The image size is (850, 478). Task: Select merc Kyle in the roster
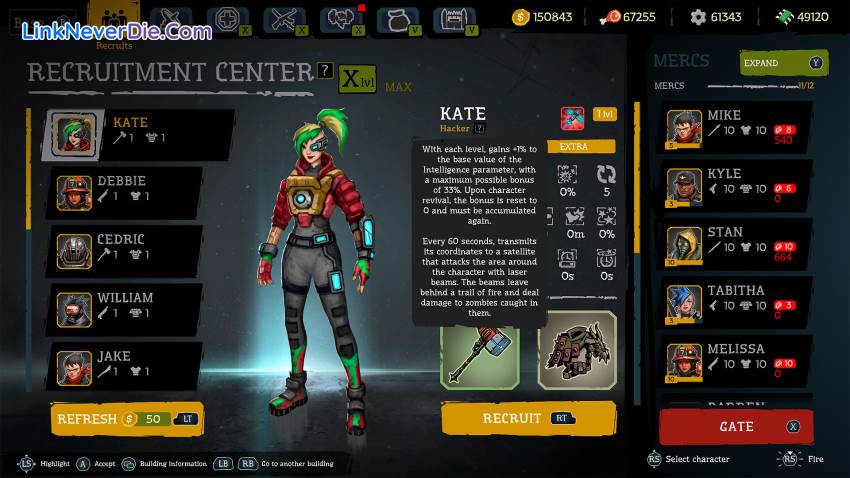735,185
